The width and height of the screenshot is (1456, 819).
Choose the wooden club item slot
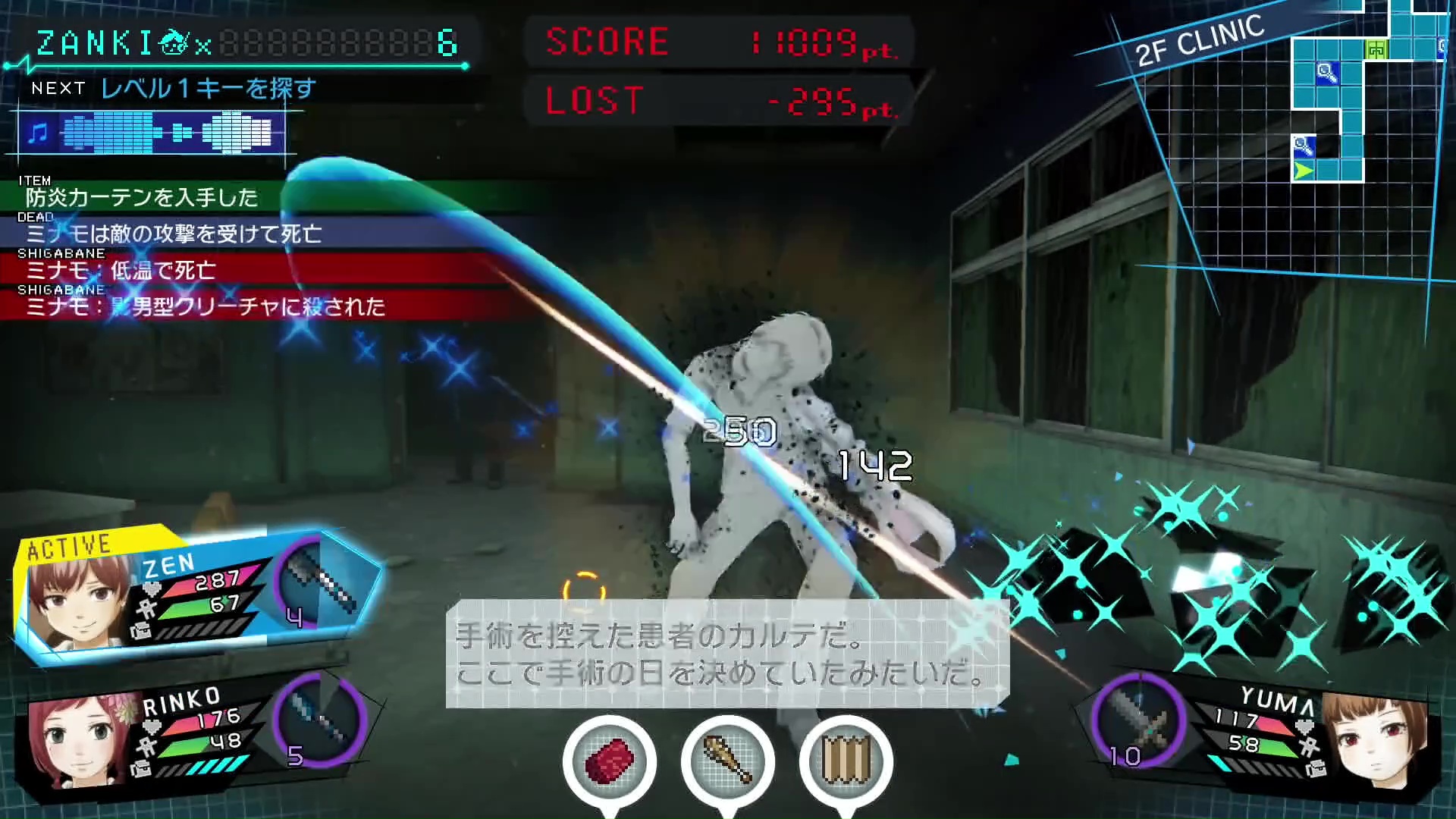click(727, 761)
